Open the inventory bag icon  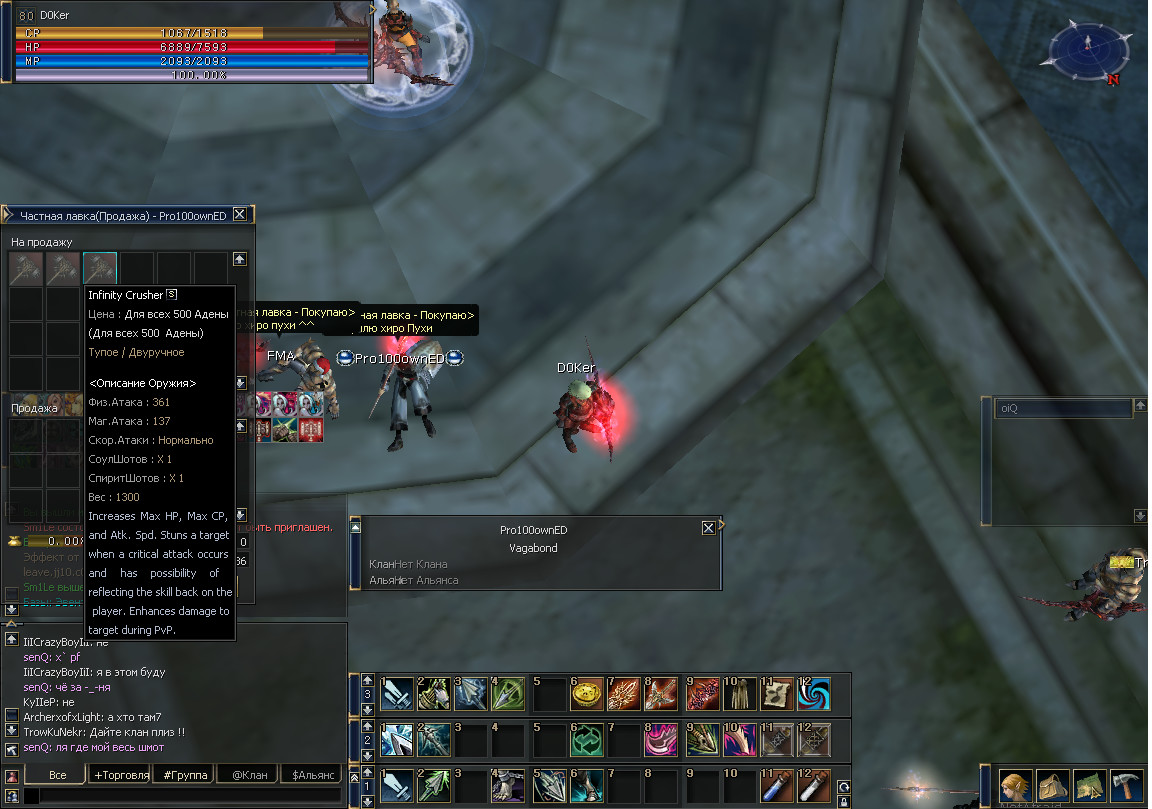point(1052,785)
